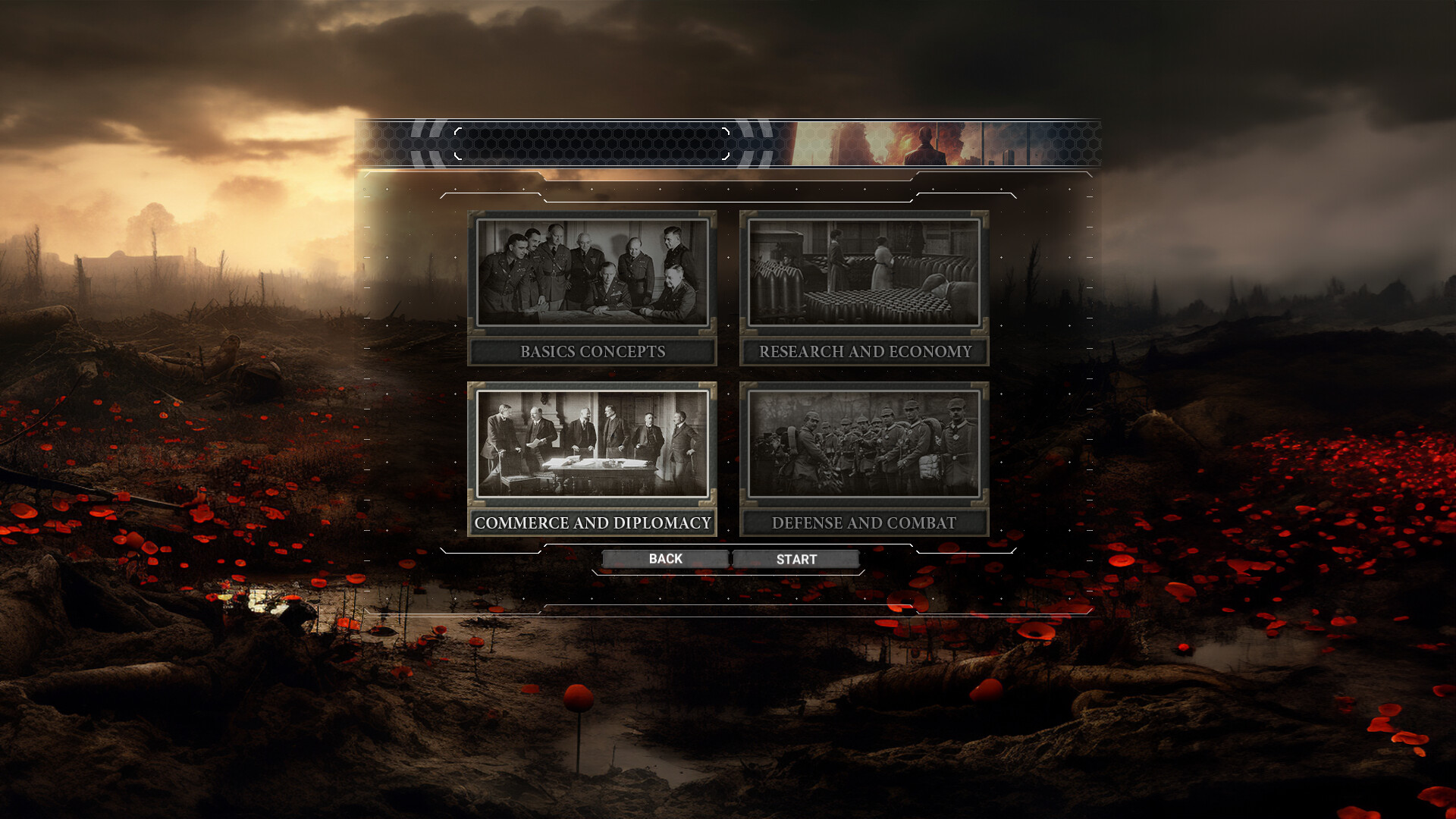Open the Commerce and Diplomacy tab label
The image size is (1456, 819).
592,522
